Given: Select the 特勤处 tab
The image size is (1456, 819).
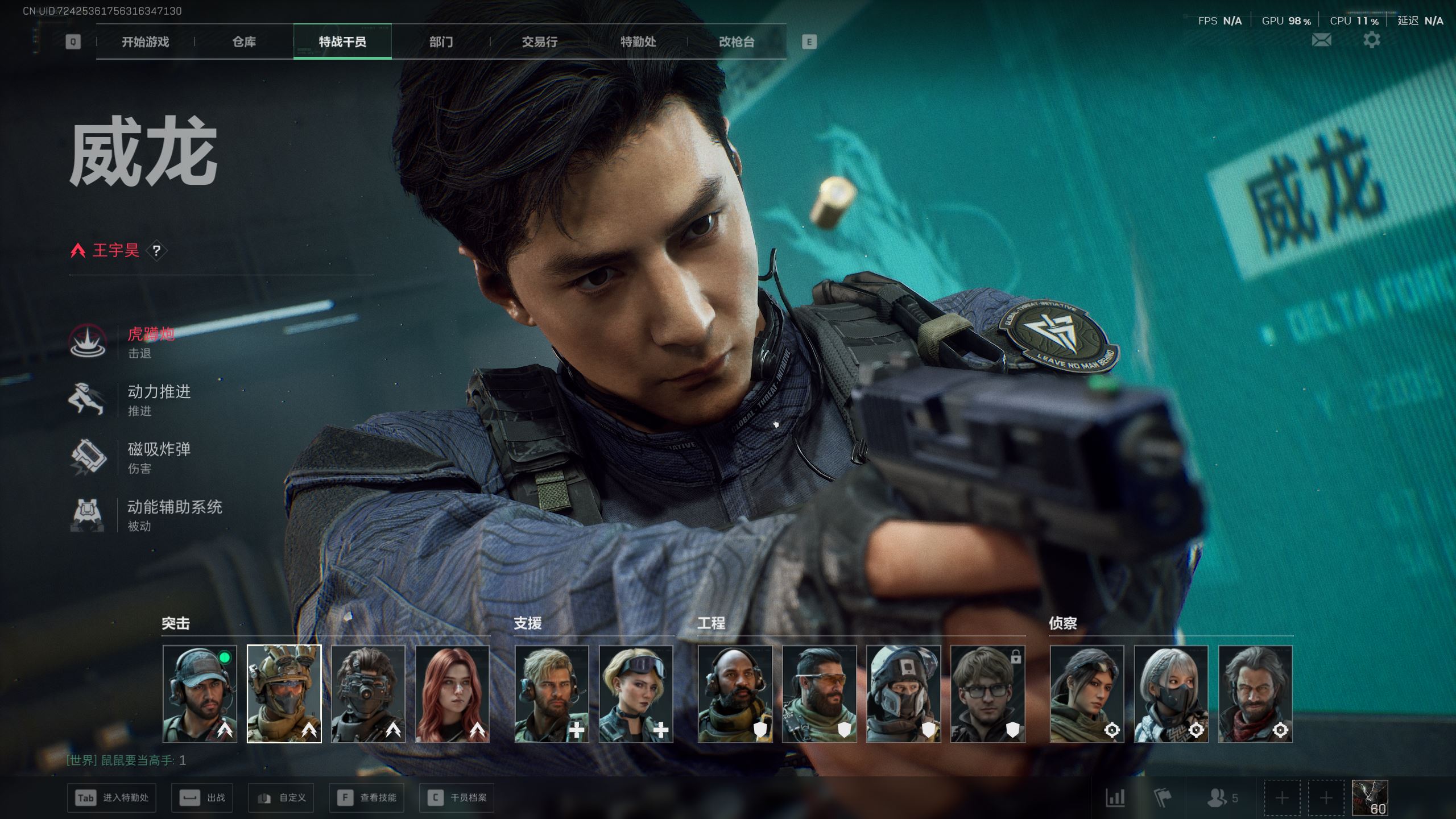Looking at the screenshot, I should [x=638, y=42].
